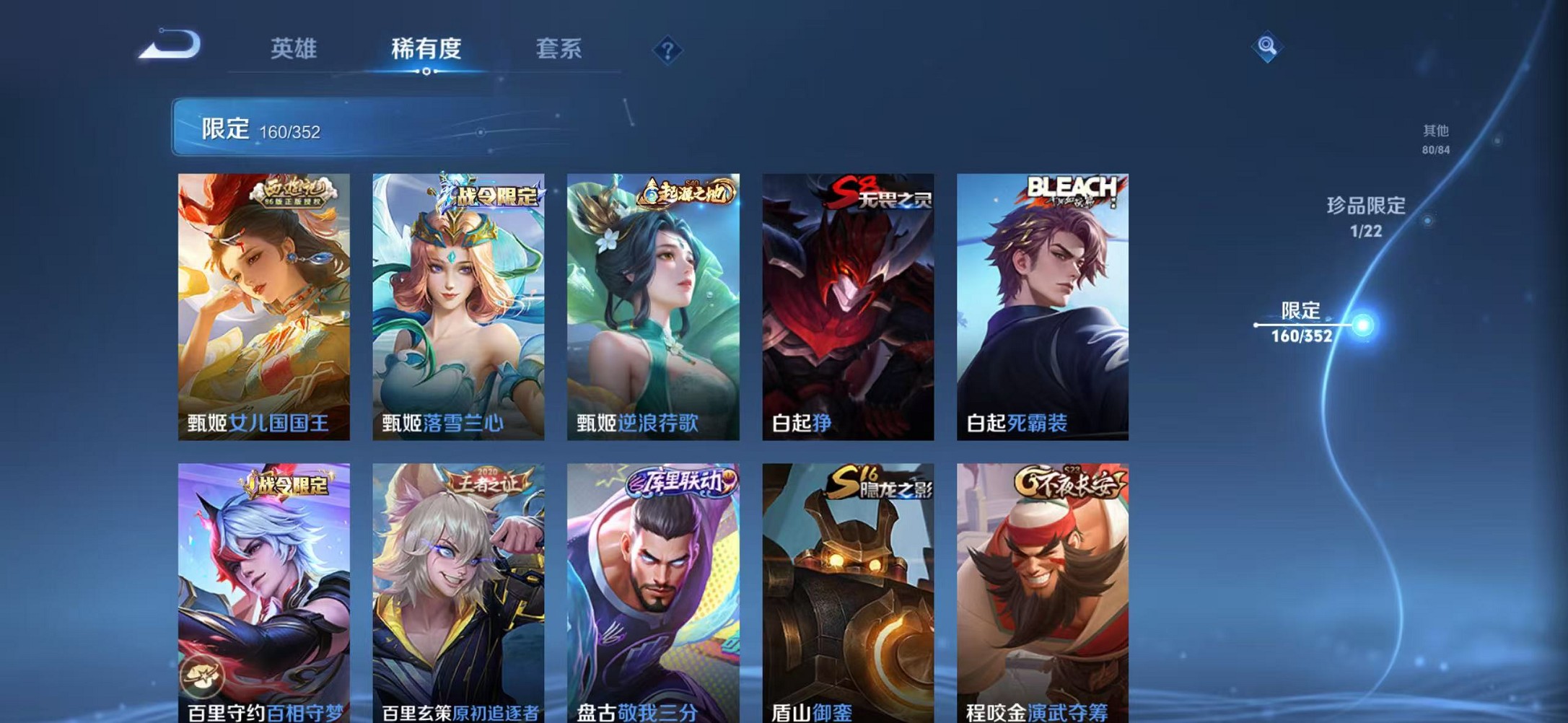Open help via the question mark icon

click(x=667, y=50)
